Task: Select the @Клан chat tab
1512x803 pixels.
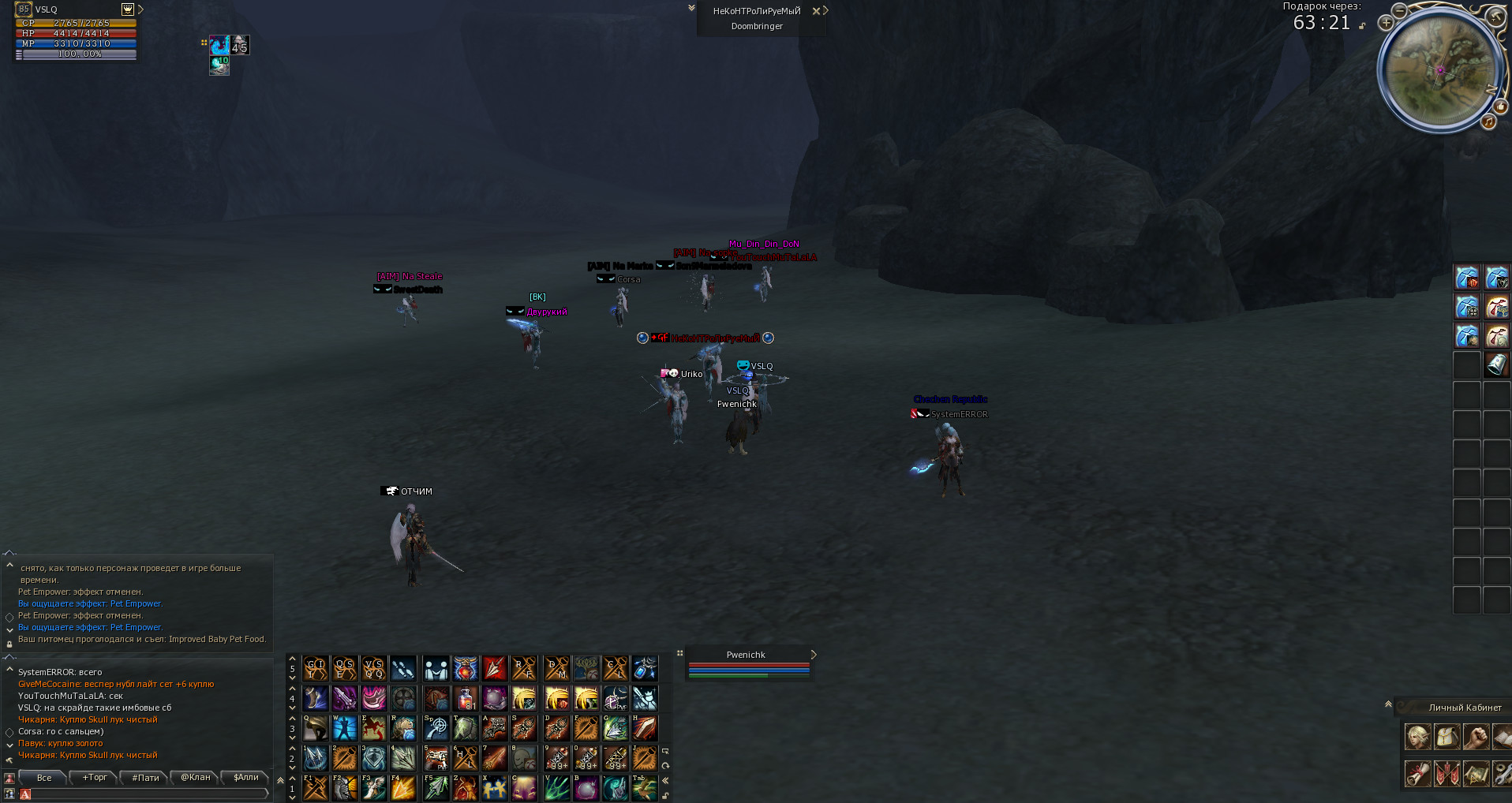Action: point(196,778)
